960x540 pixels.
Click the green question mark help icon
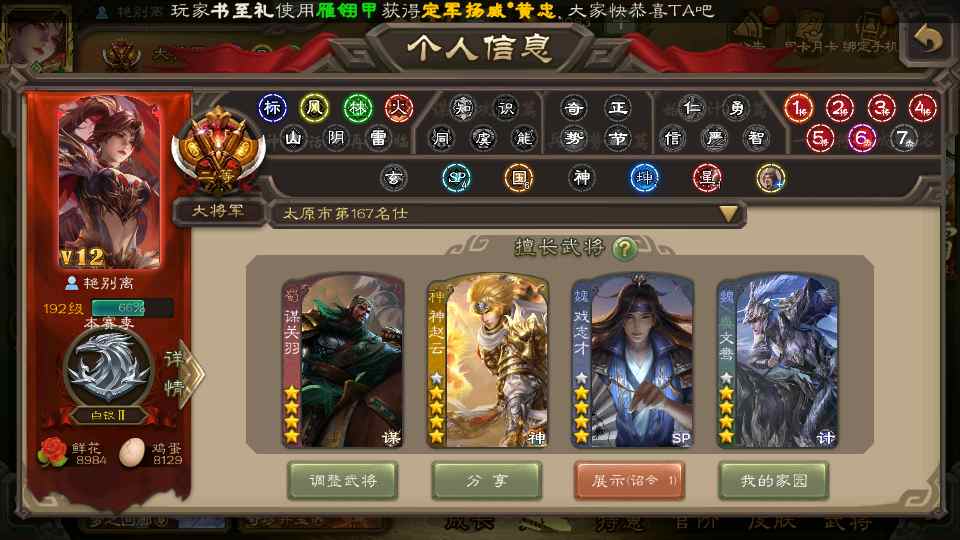click(x=625, y=248)
